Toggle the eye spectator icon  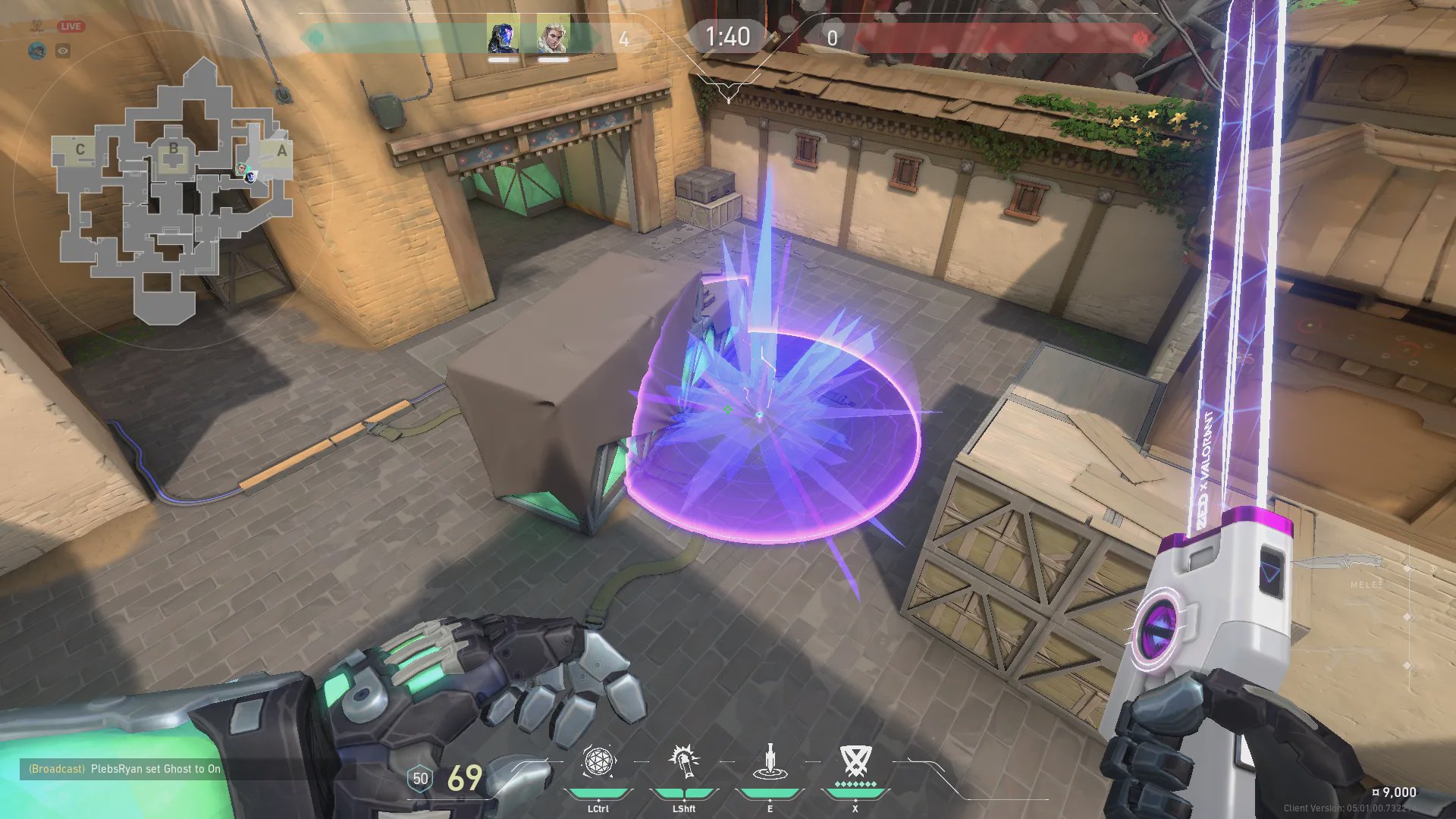click(63, 51)
